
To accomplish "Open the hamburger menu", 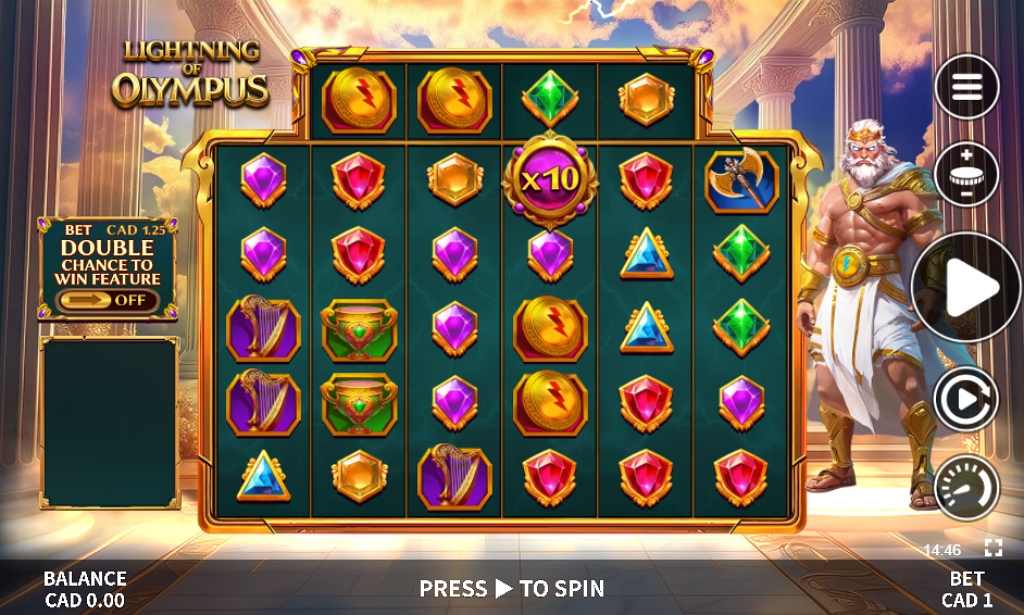I will pyautogui.click(x=966, y=88).
